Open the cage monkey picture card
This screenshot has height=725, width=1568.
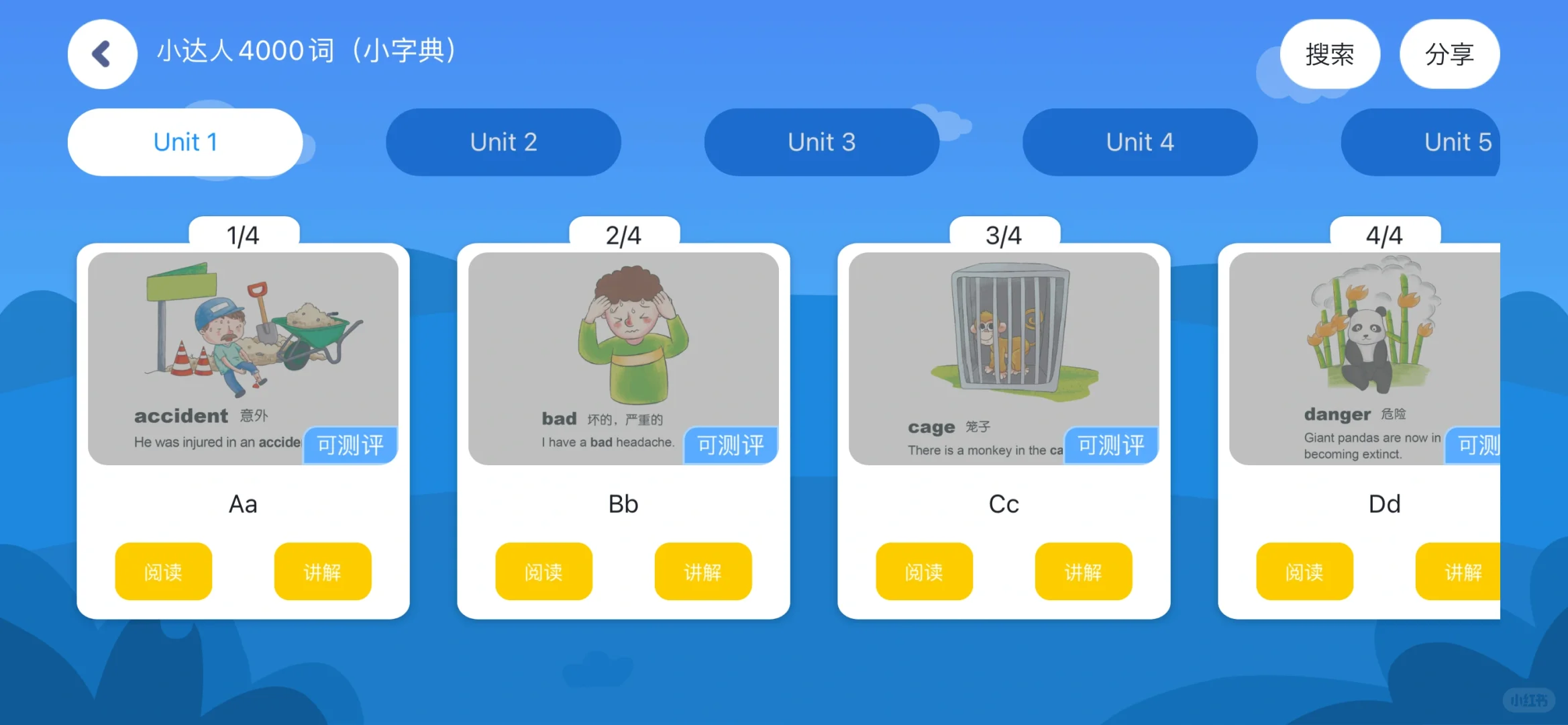[1004, 336]
